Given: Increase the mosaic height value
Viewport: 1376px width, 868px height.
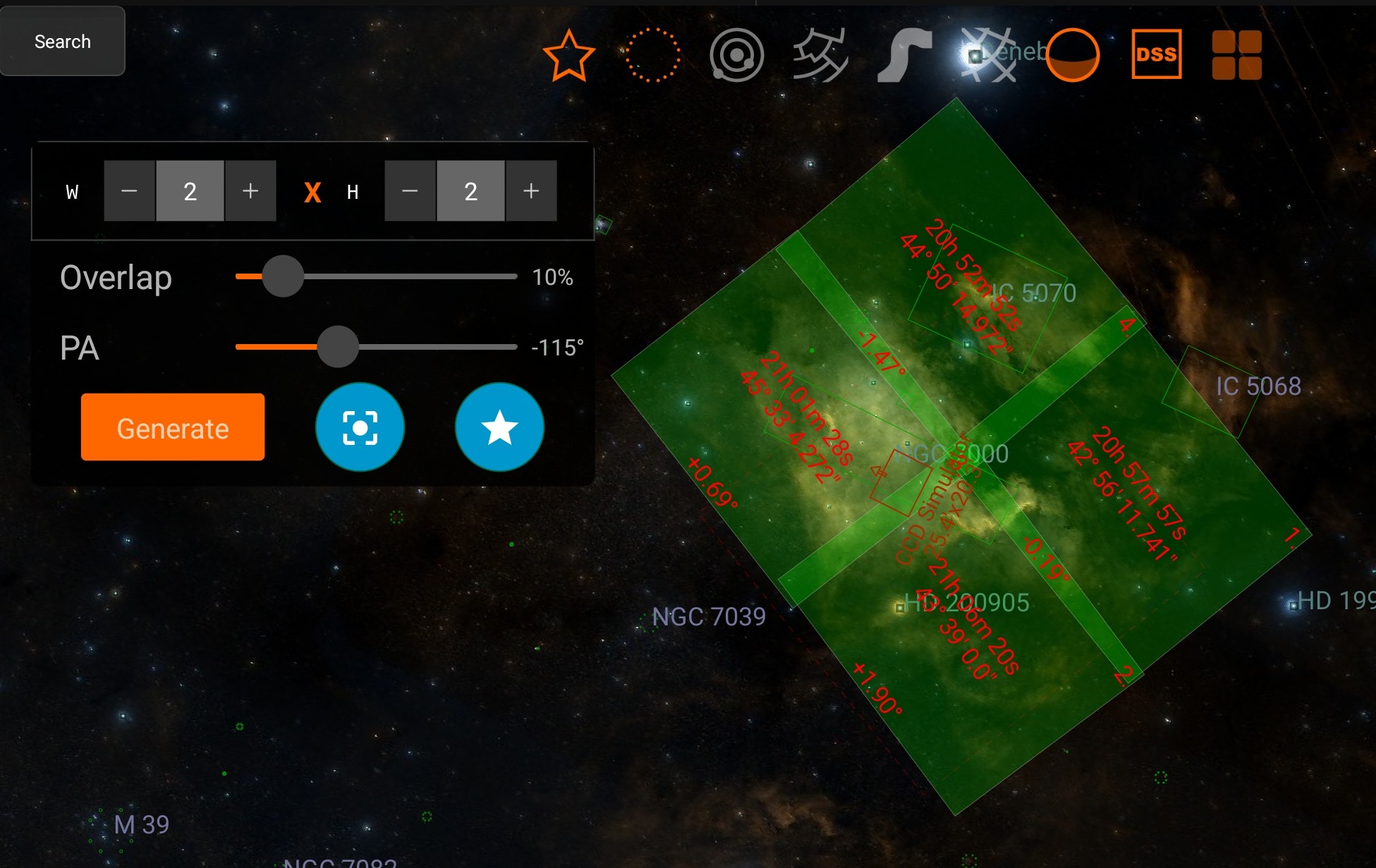Looking at the screenshot, I should (x=531, y=191).
